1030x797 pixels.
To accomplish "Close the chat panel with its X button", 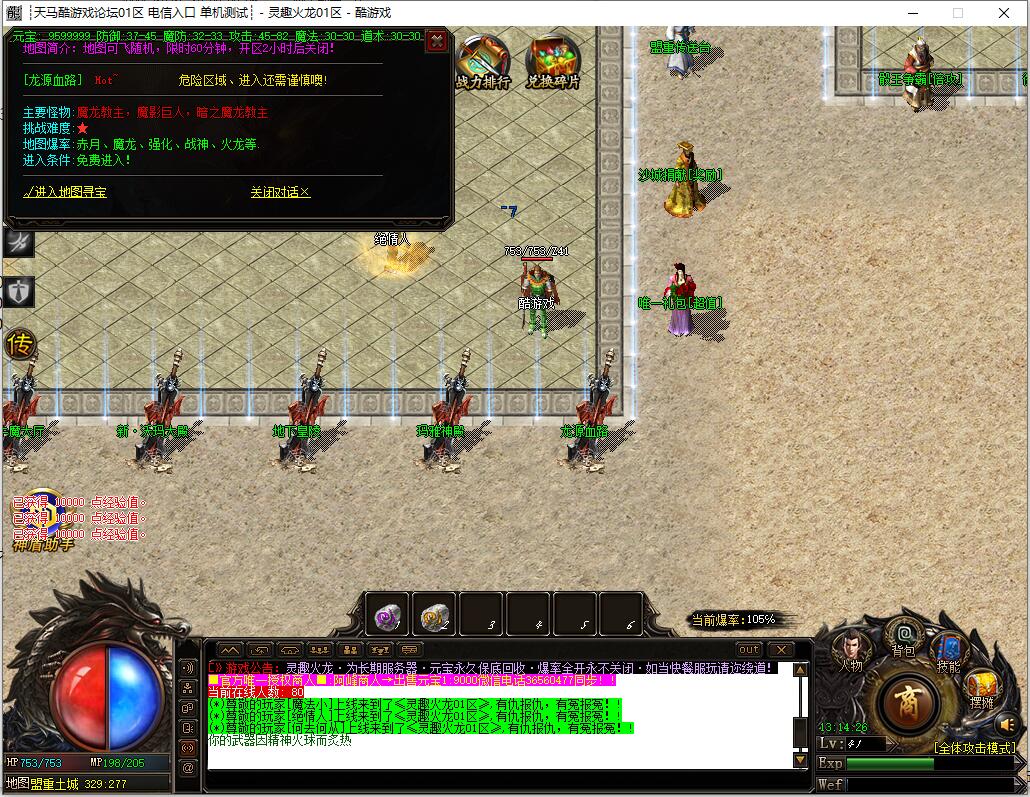I will [x=779, y=650].
